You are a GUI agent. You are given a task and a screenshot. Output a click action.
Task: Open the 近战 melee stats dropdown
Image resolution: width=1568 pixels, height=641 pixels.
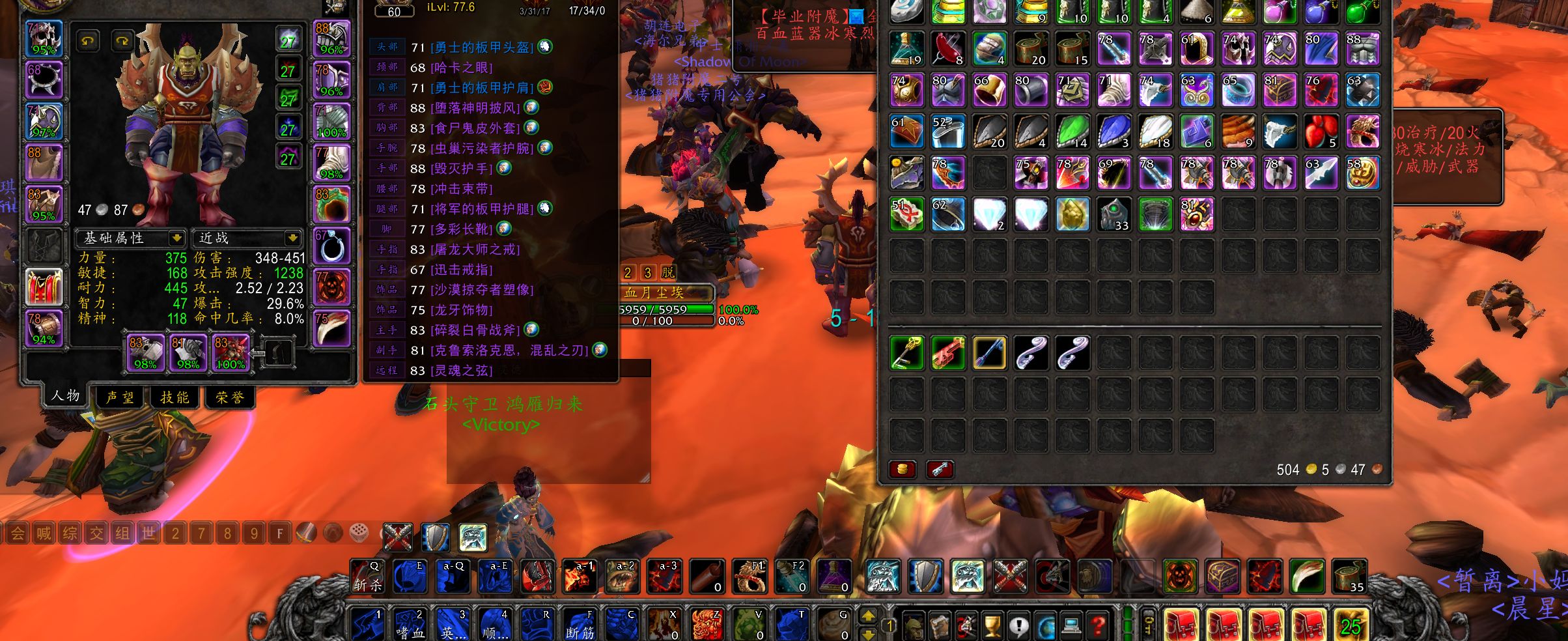pyautogui.click(x=292, y=238)
